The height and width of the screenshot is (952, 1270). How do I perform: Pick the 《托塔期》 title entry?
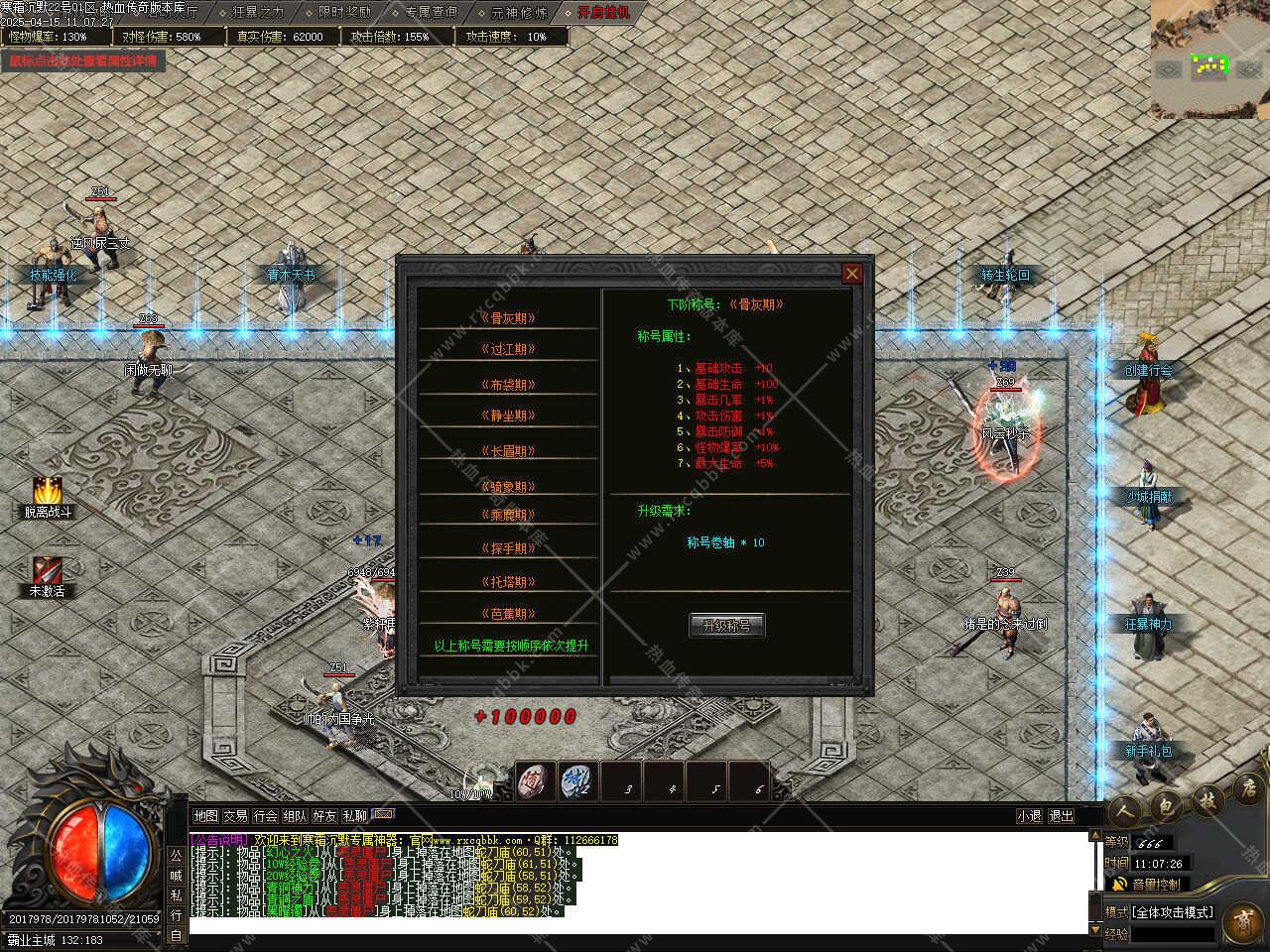pos(508,582)
